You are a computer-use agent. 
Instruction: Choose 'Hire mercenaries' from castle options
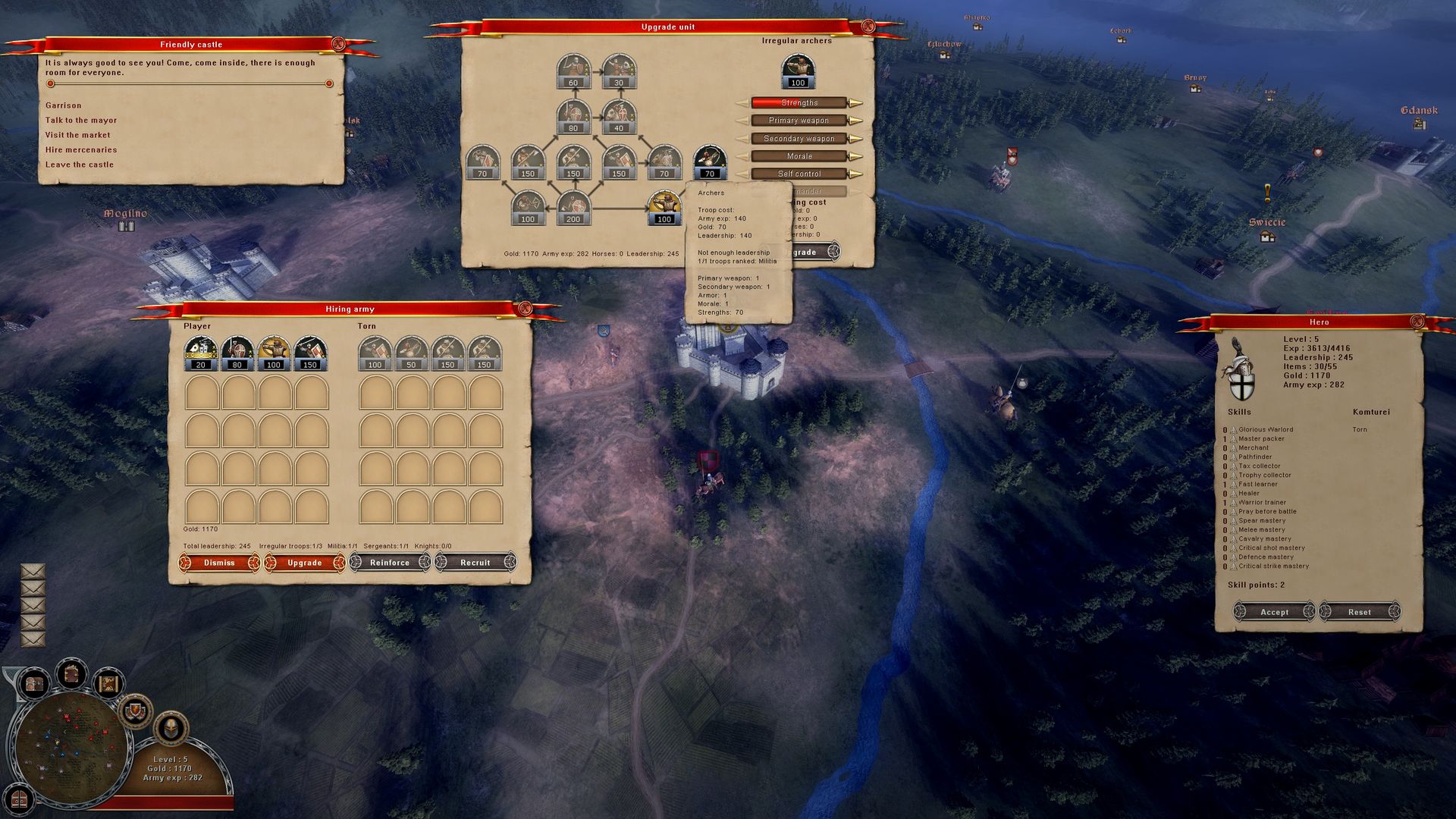[83, 149]
